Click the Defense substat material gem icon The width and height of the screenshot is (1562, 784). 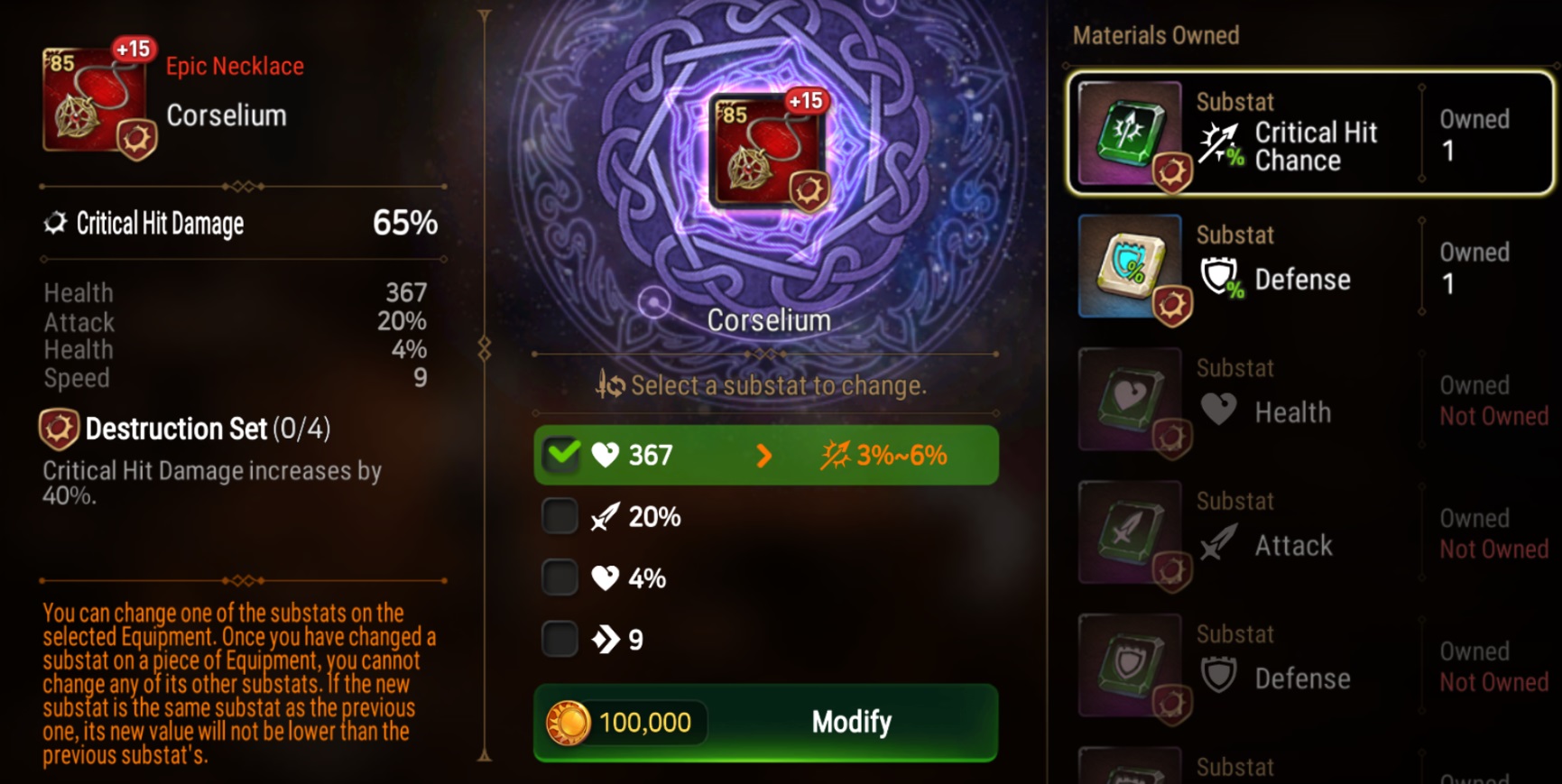point(1131,267)
